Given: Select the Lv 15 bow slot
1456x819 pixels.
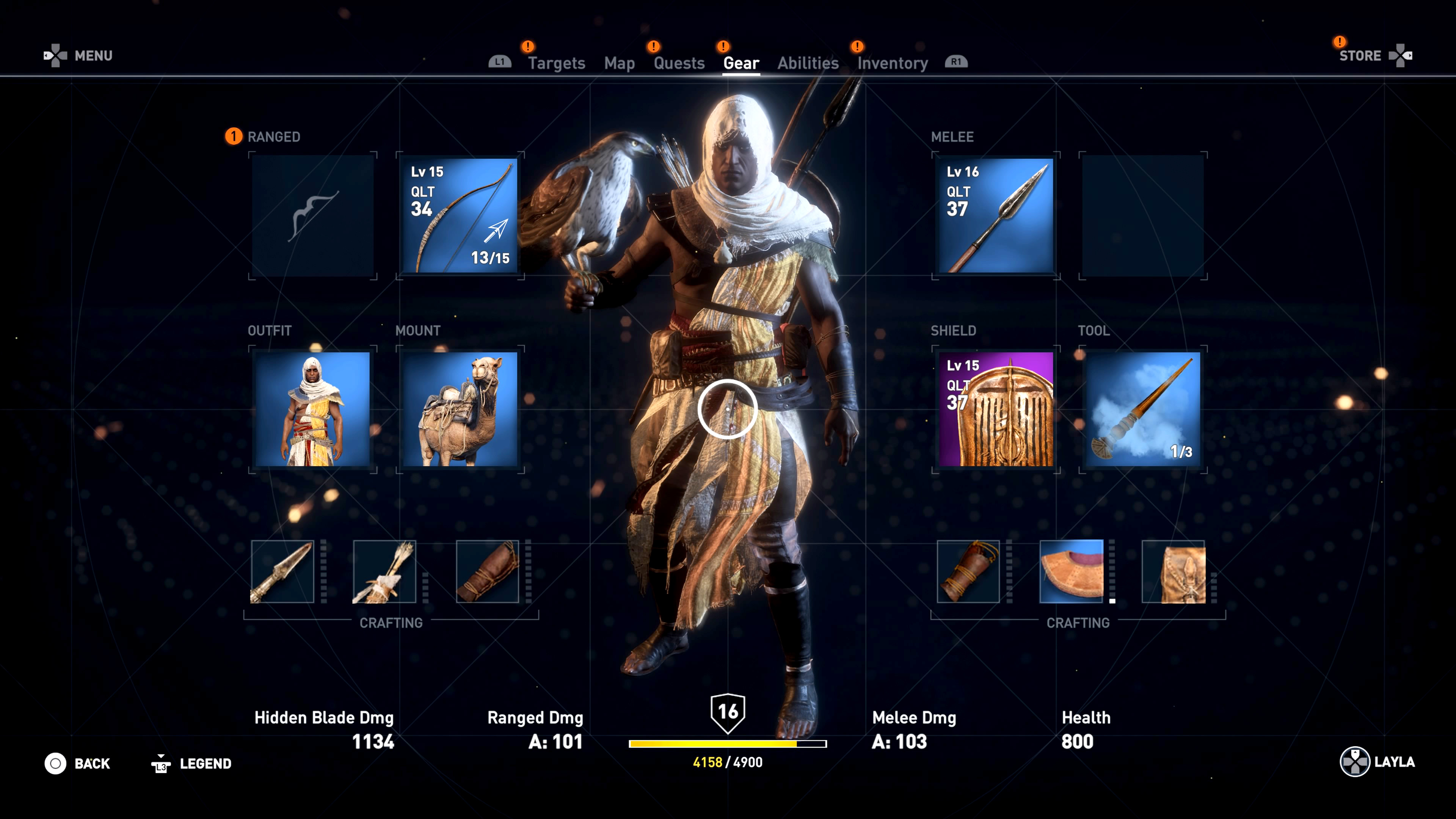Looking at the screenshot, I should pyautogui.click(x=460, y=215).
